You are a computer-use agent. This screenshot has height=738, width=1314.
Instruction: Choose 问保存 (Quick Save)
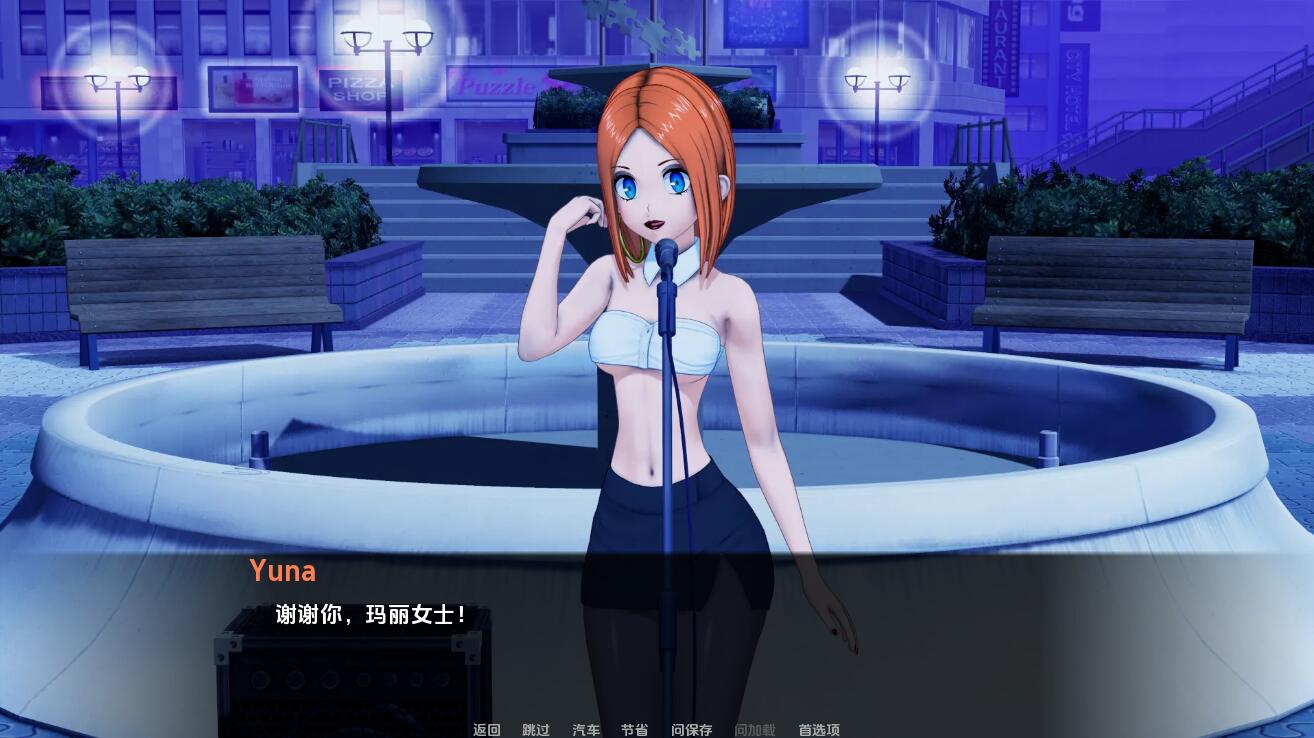[692, 730]
